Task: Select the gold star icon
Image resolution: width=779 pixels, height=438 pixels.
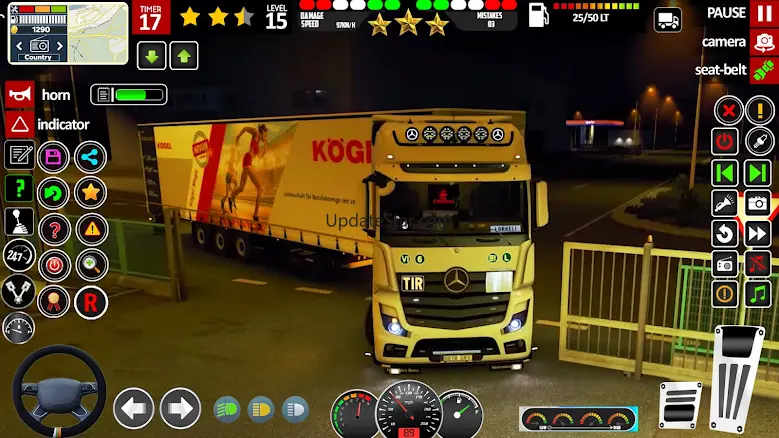Action: tap(91, 193)
